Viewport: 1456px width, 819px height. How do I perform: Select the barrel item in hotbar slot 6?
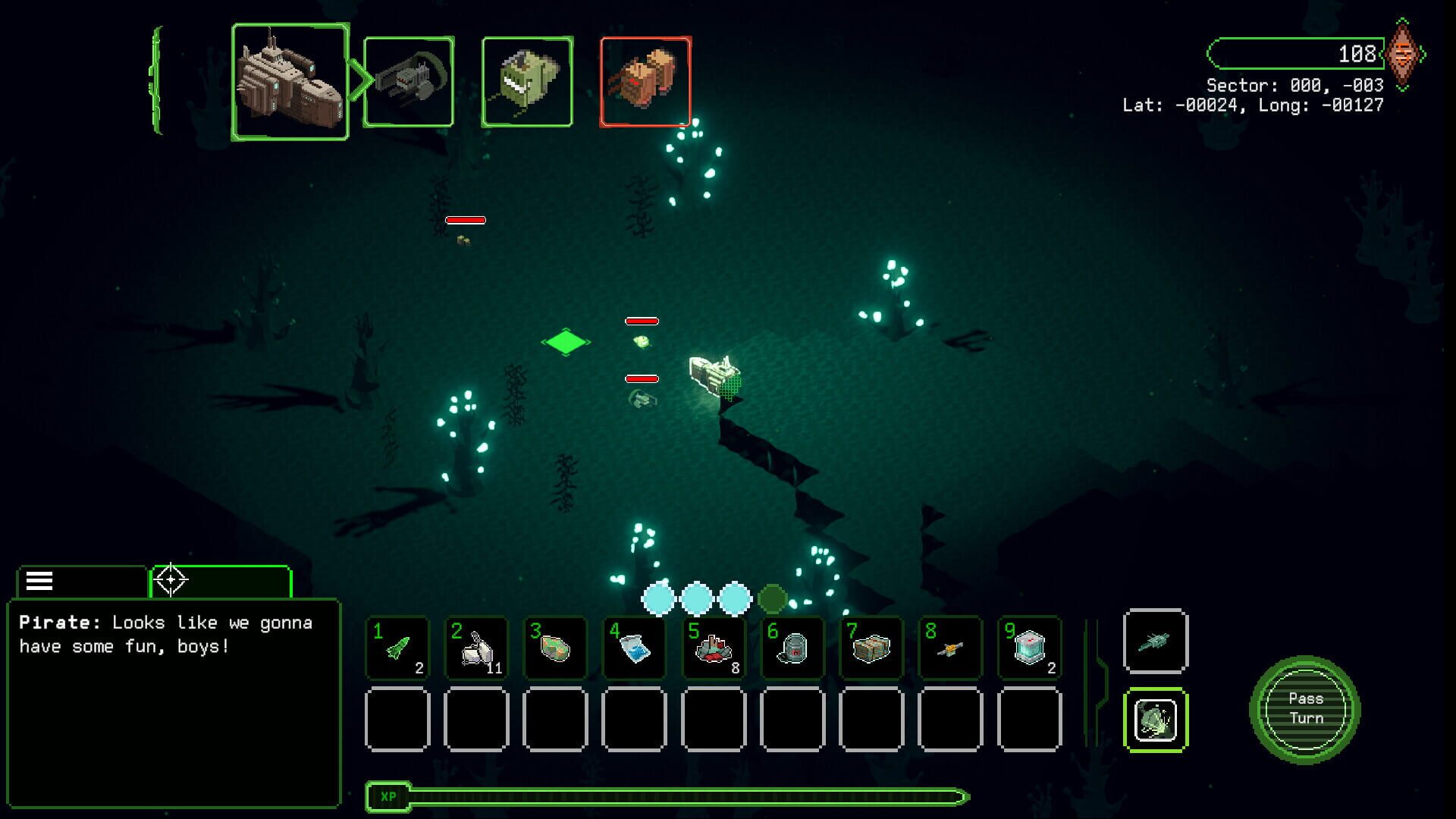coord(792,648)
